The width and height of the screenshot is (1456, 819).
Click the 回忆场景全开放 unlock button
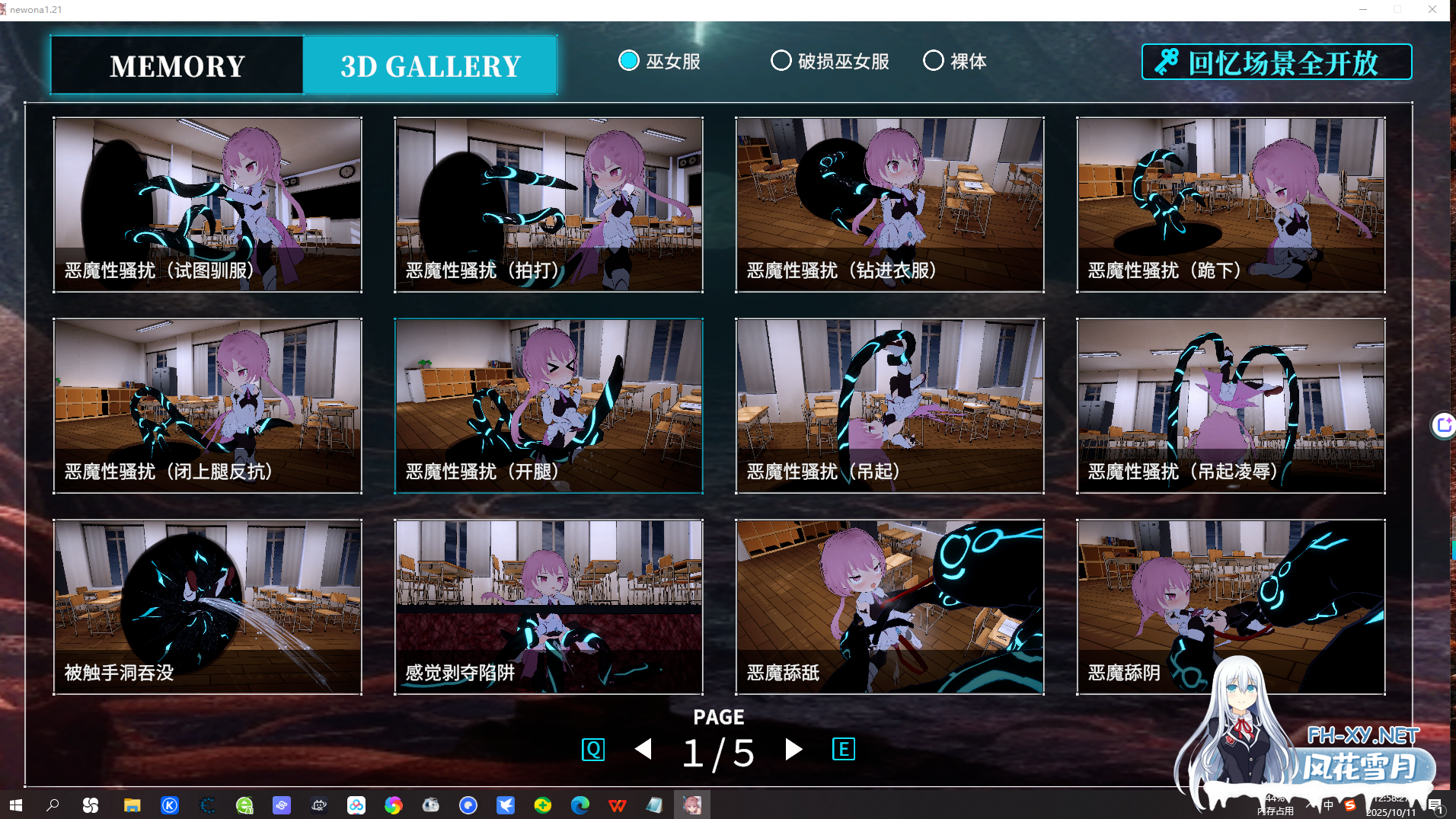point(1277,62)
